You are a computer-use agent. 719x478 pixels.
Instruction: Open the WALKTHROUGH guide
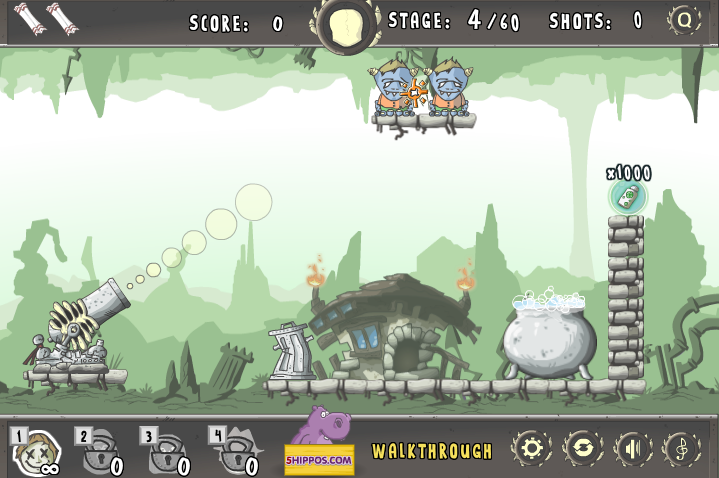pyautogui.click(x=432, y=451)
